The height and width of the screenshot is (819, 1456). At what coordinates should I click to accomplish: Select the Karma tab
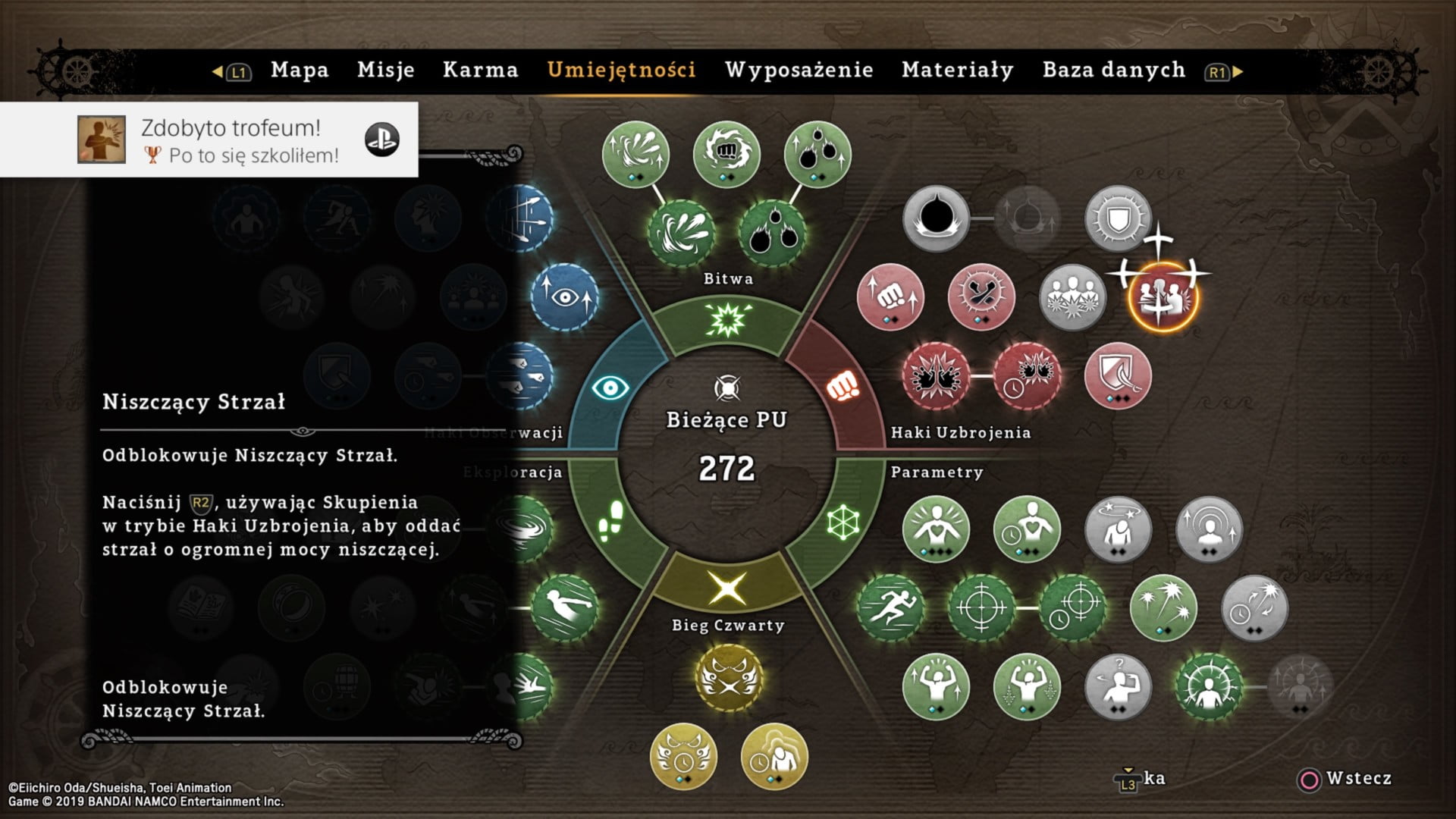coord(481,71)
